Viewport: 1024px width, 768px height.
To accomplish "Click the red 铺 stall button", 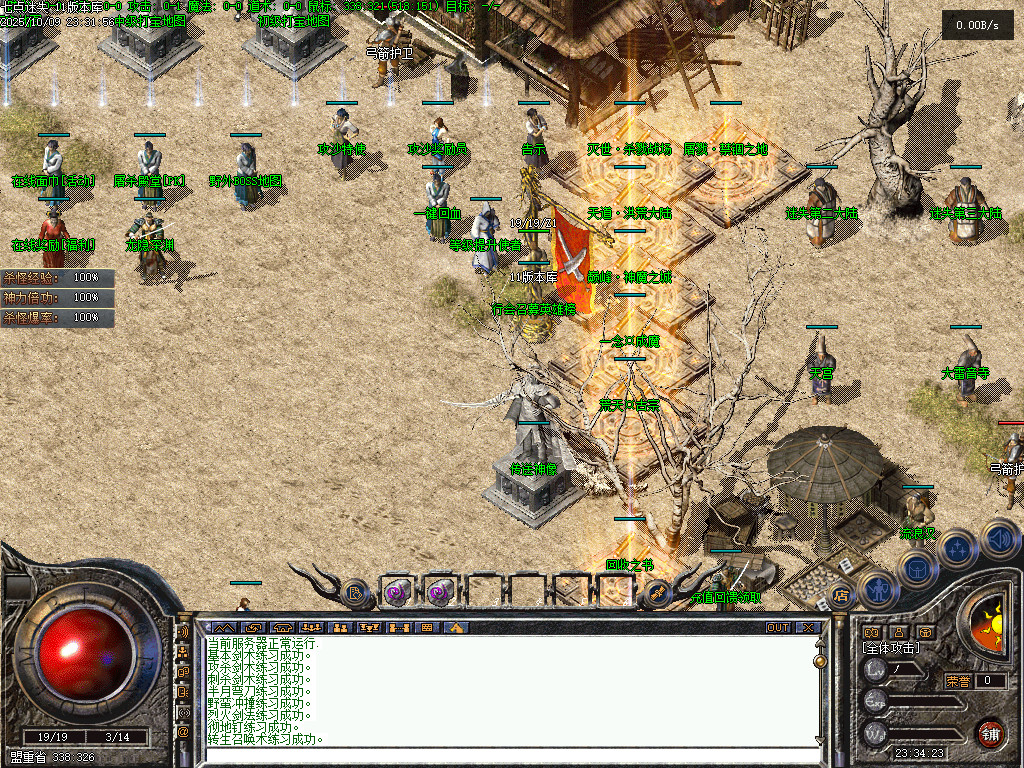I will (x=990, y=733).
